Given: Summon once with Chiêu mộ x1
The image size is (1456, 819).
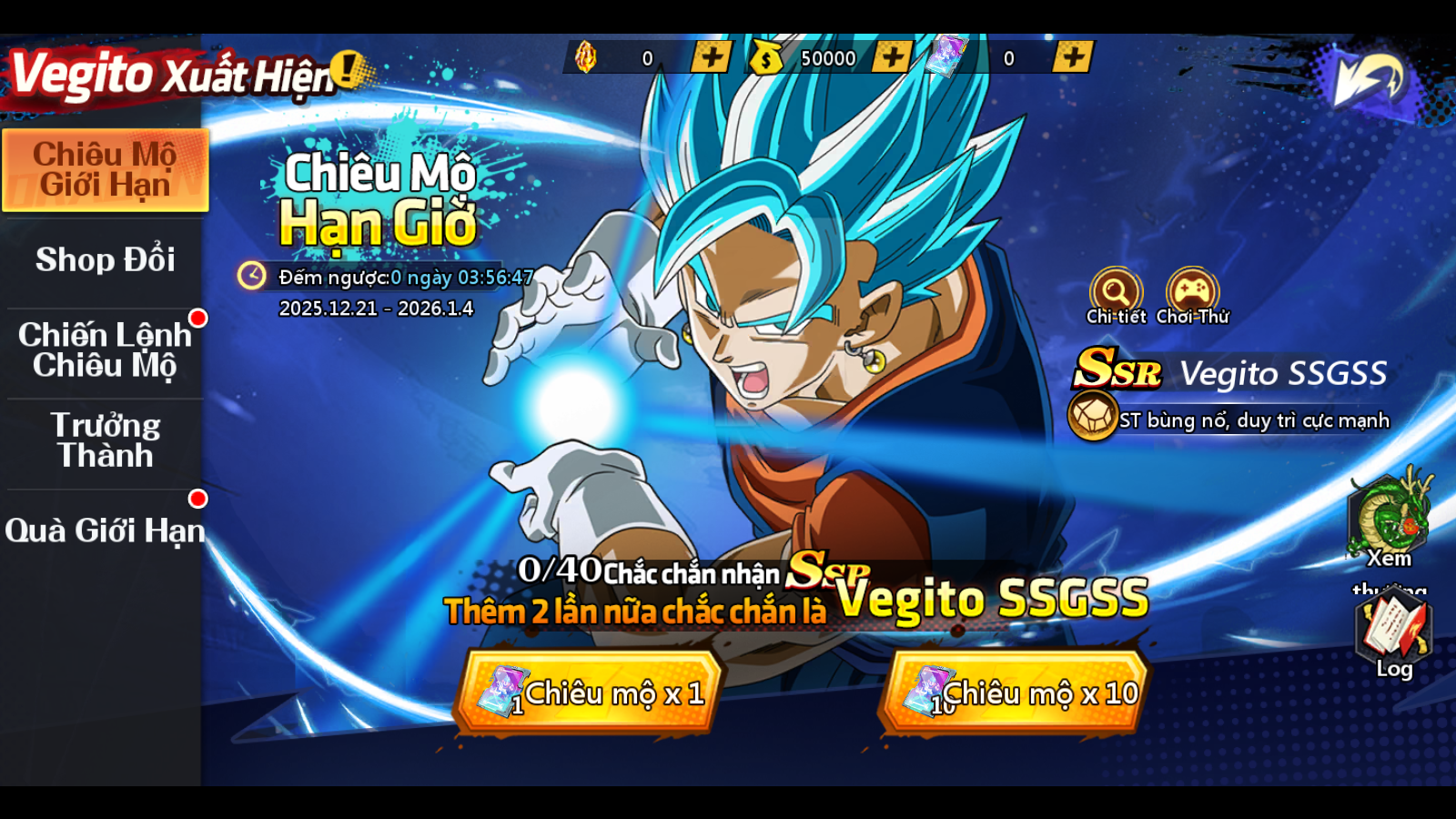Looking at the screenshot, I should pos(589,693).
